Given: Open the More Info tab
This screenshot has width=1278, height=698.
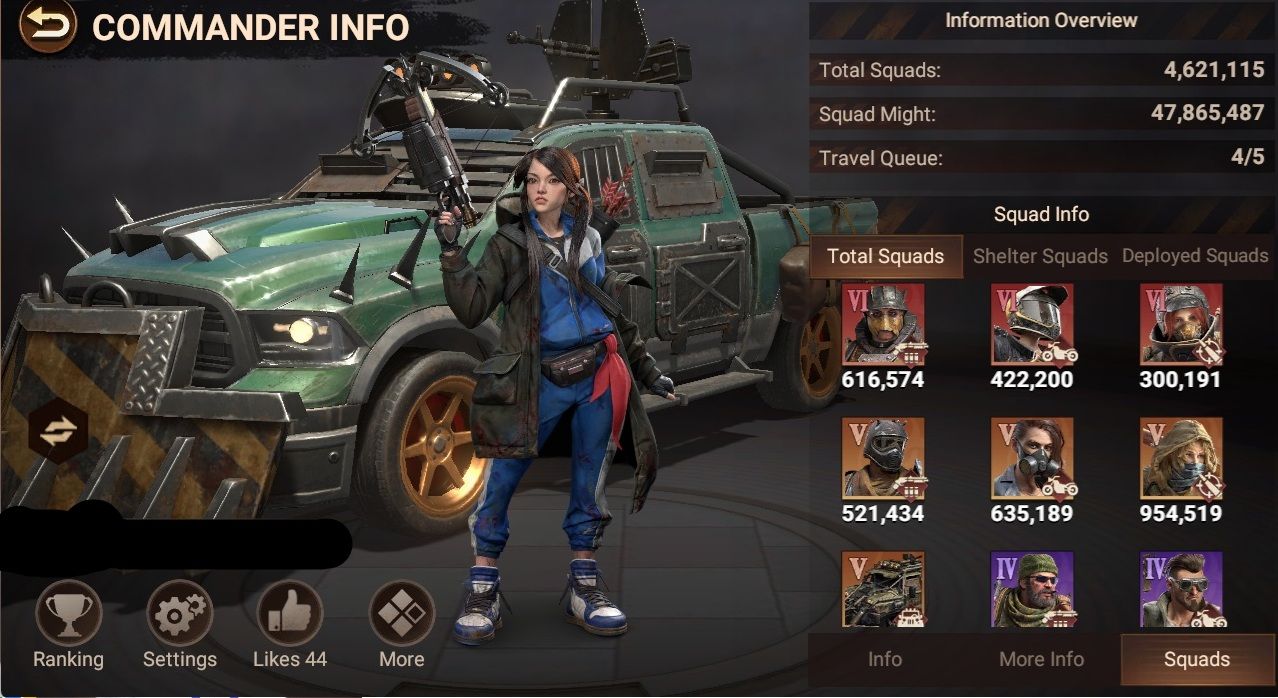Looking at the screenshot, I should tap(1041, 659).
